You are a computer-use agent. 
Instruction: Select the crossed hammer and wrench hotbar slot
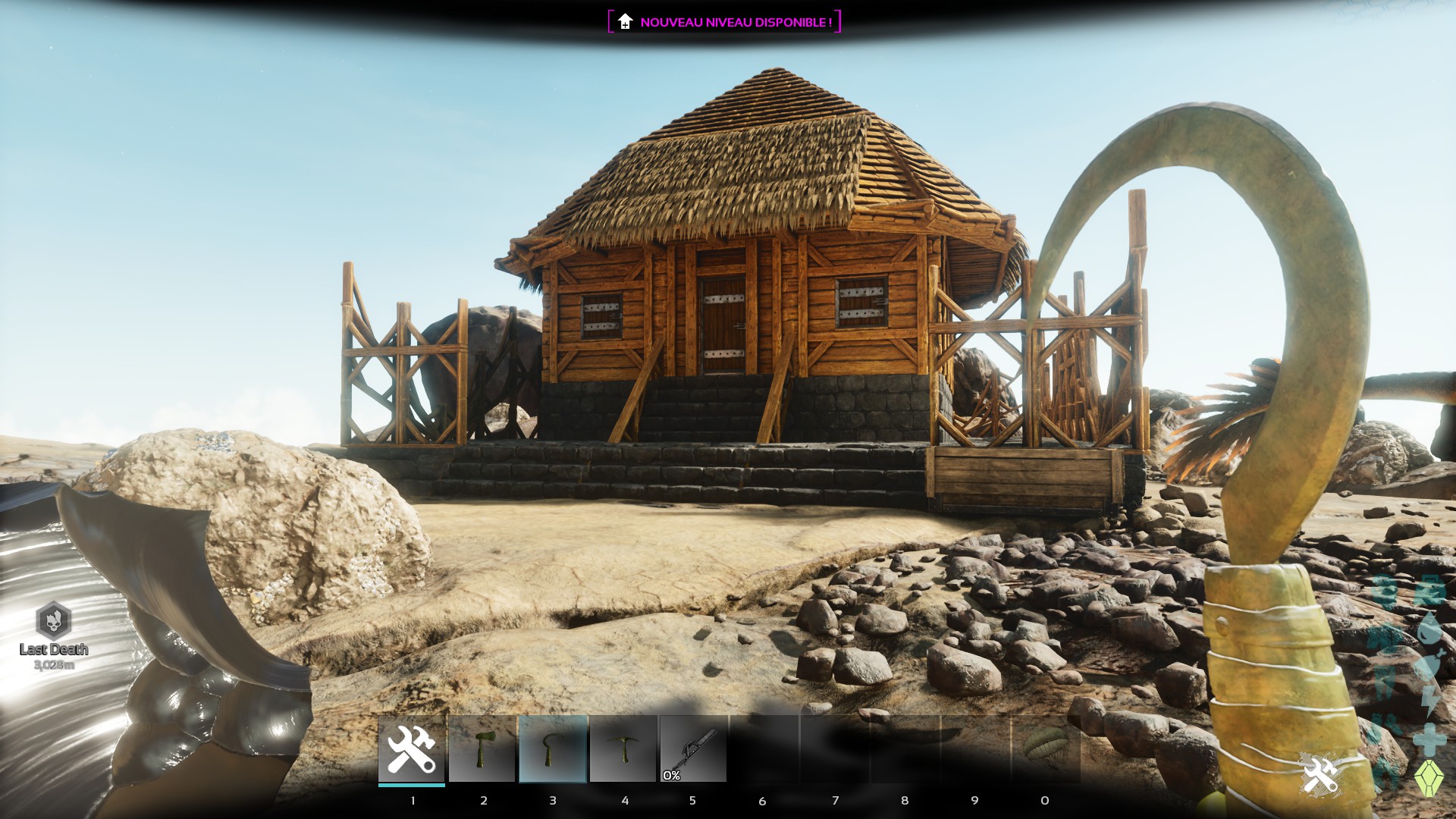pos(412,749)
